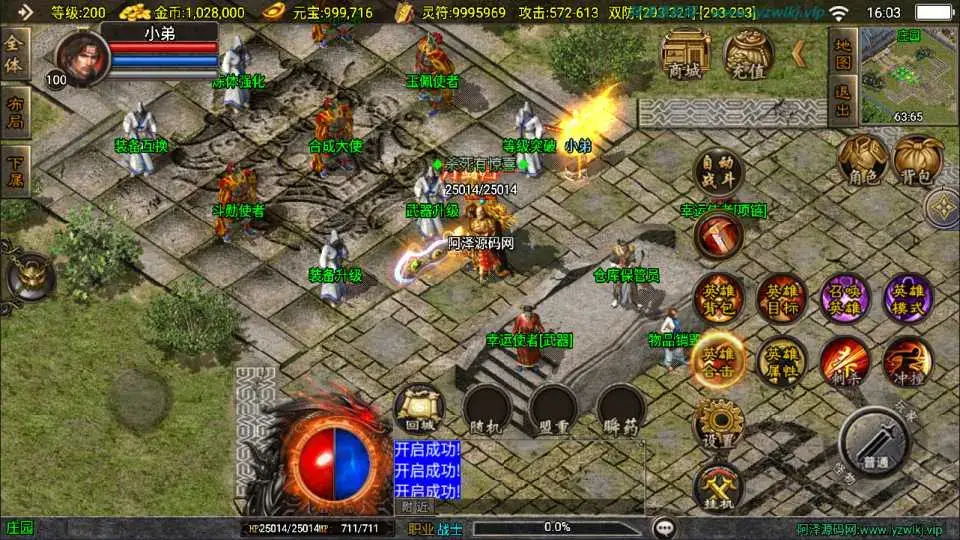Toggle 自动战斗 auto battle
The image size is (960, 540).
(x=718, y=171)
